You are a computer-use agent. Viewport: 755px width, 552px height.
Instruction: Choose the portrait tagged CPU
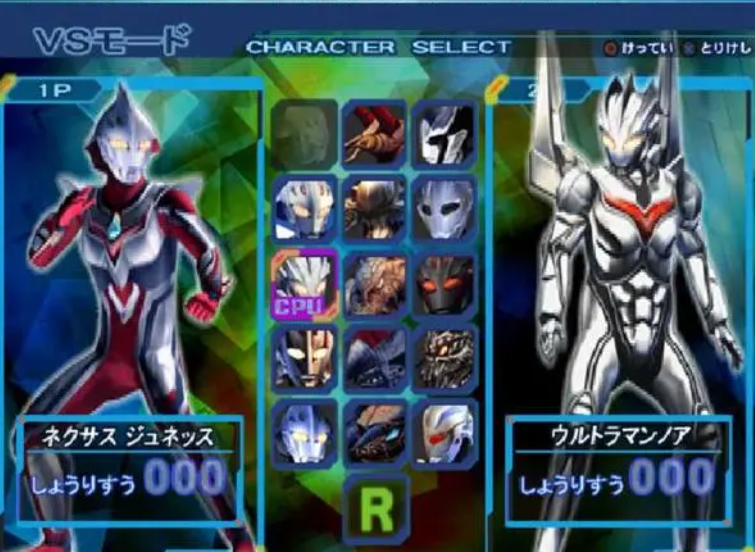coord(305,284)
